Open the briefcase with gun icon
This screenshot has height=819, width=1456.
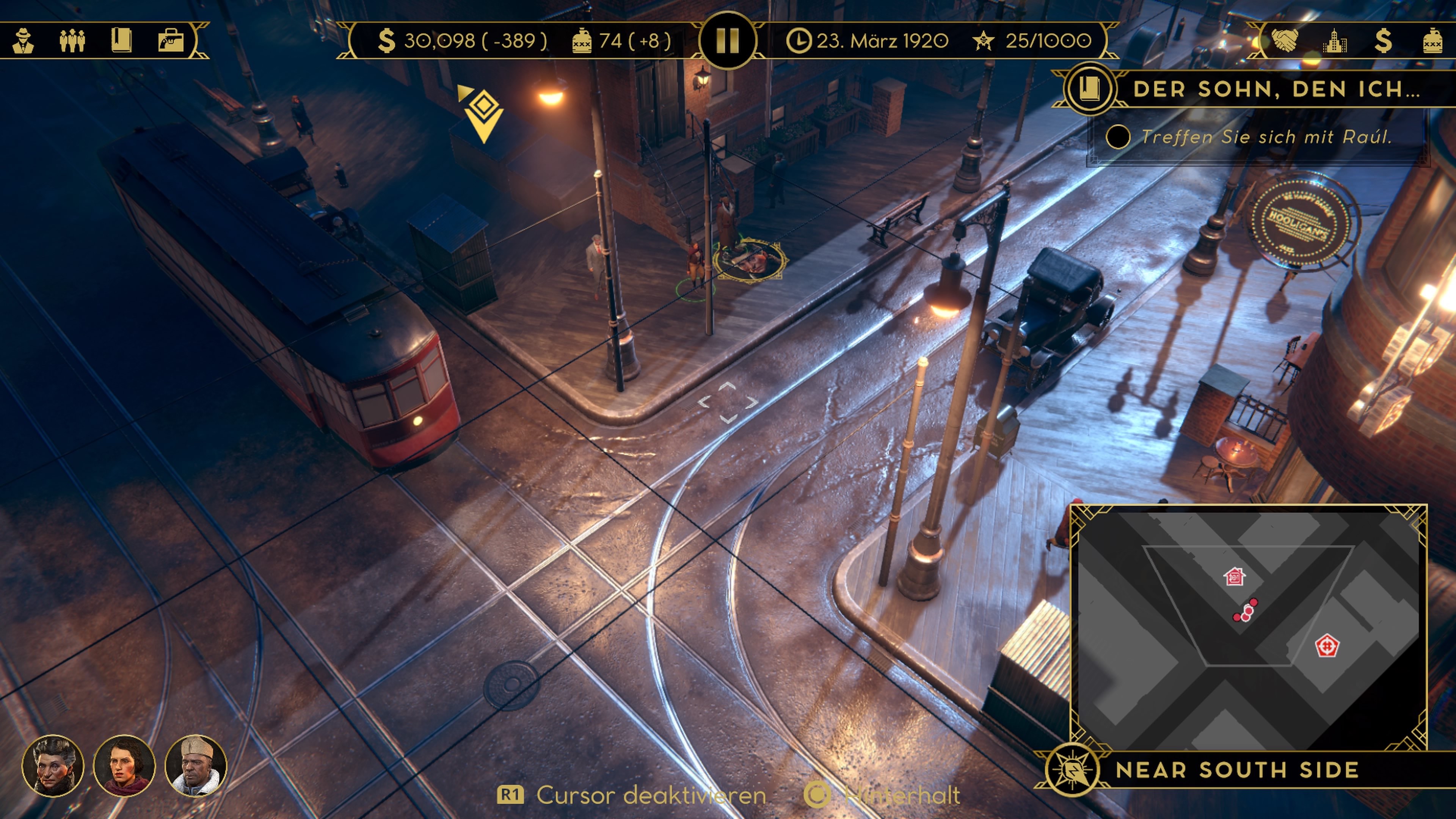pyautogui.click(x=171, y=41)
